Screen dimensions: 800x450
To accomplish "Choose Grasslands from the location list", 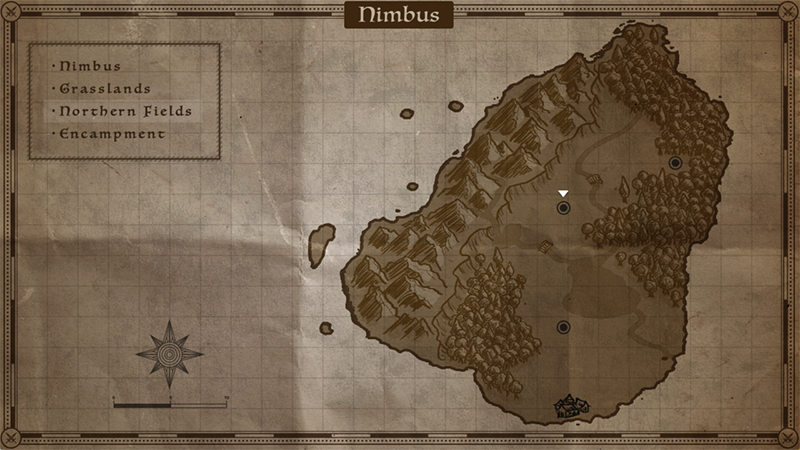I will (104, 88).
